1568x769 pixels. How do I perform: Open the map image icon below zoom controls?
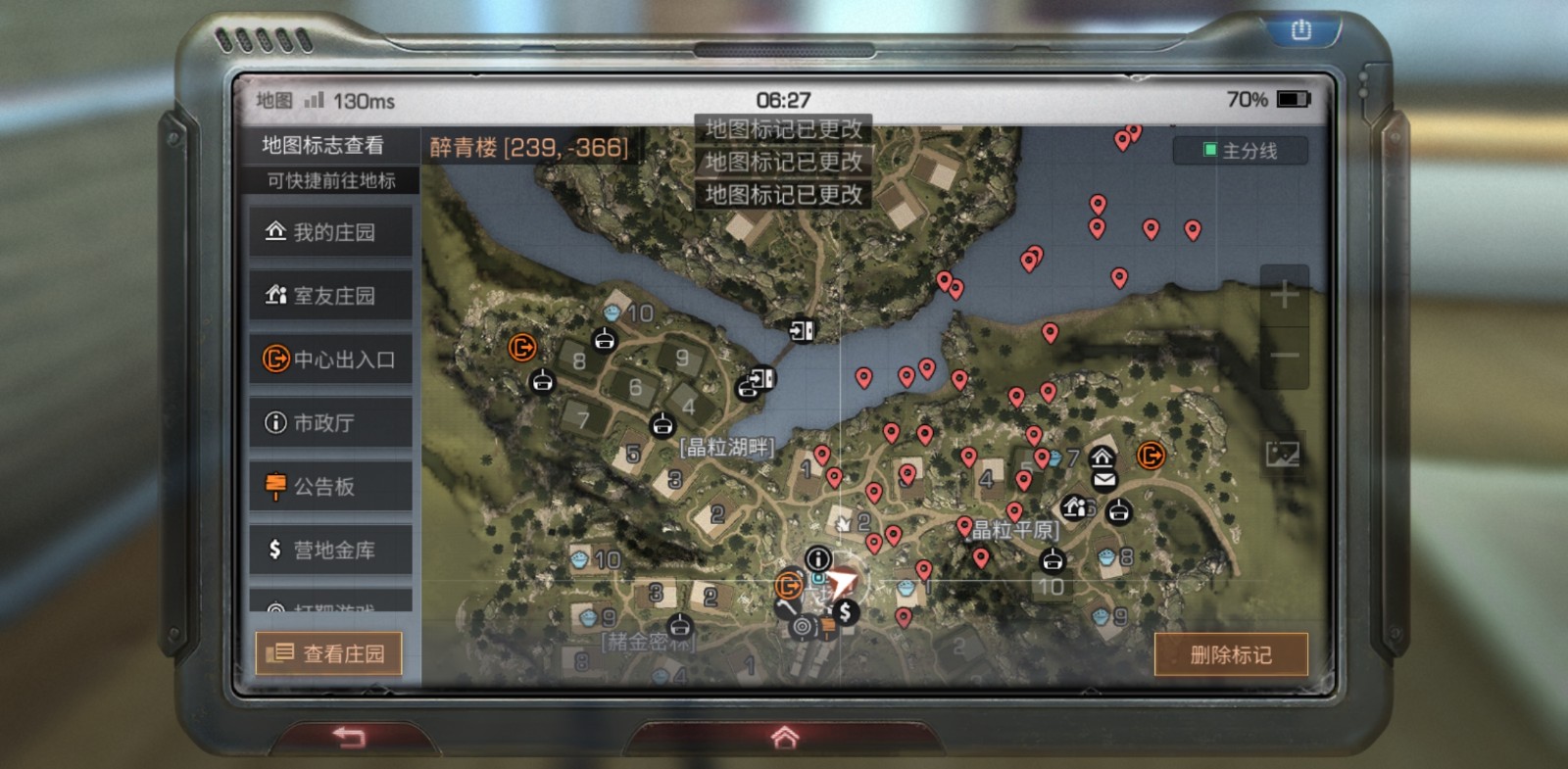(x=1283, y=454)
